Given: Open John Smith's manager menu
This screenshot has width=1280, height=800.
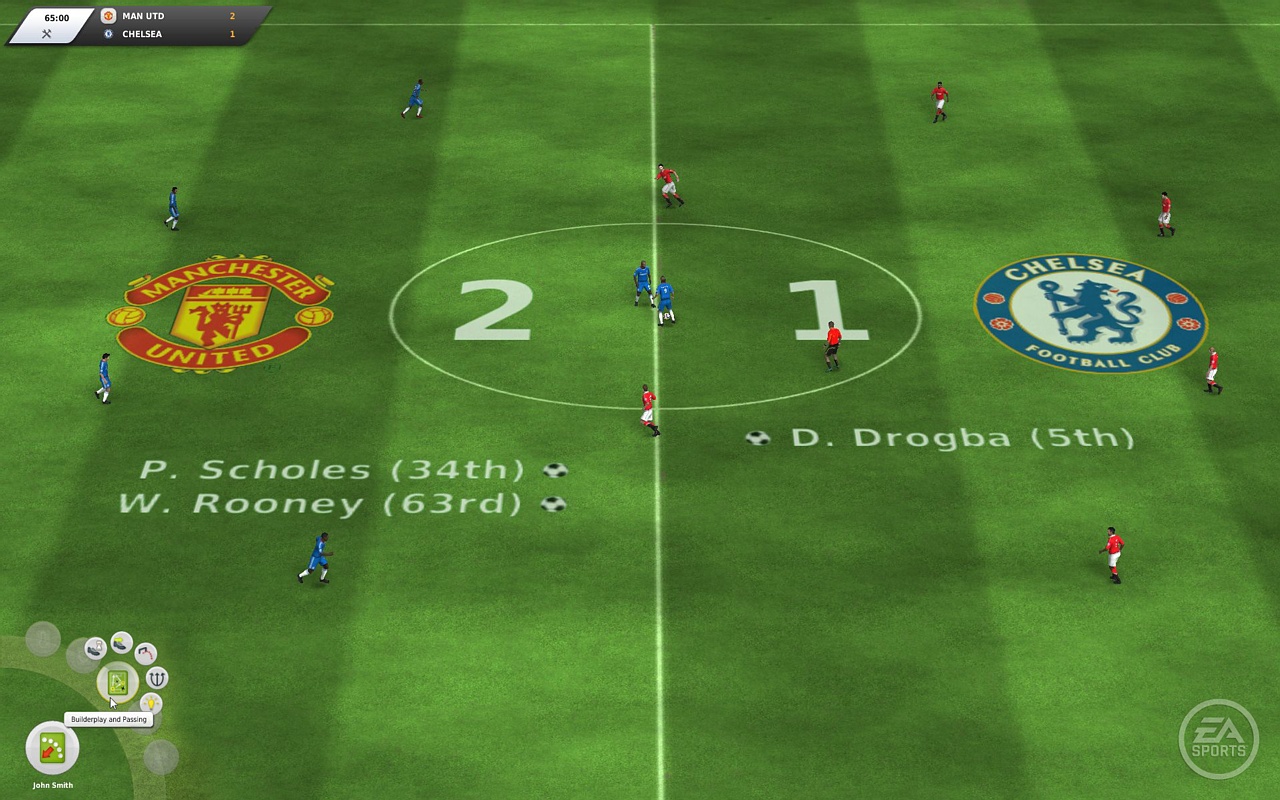Looking at the screenshot, I should 51,786.
